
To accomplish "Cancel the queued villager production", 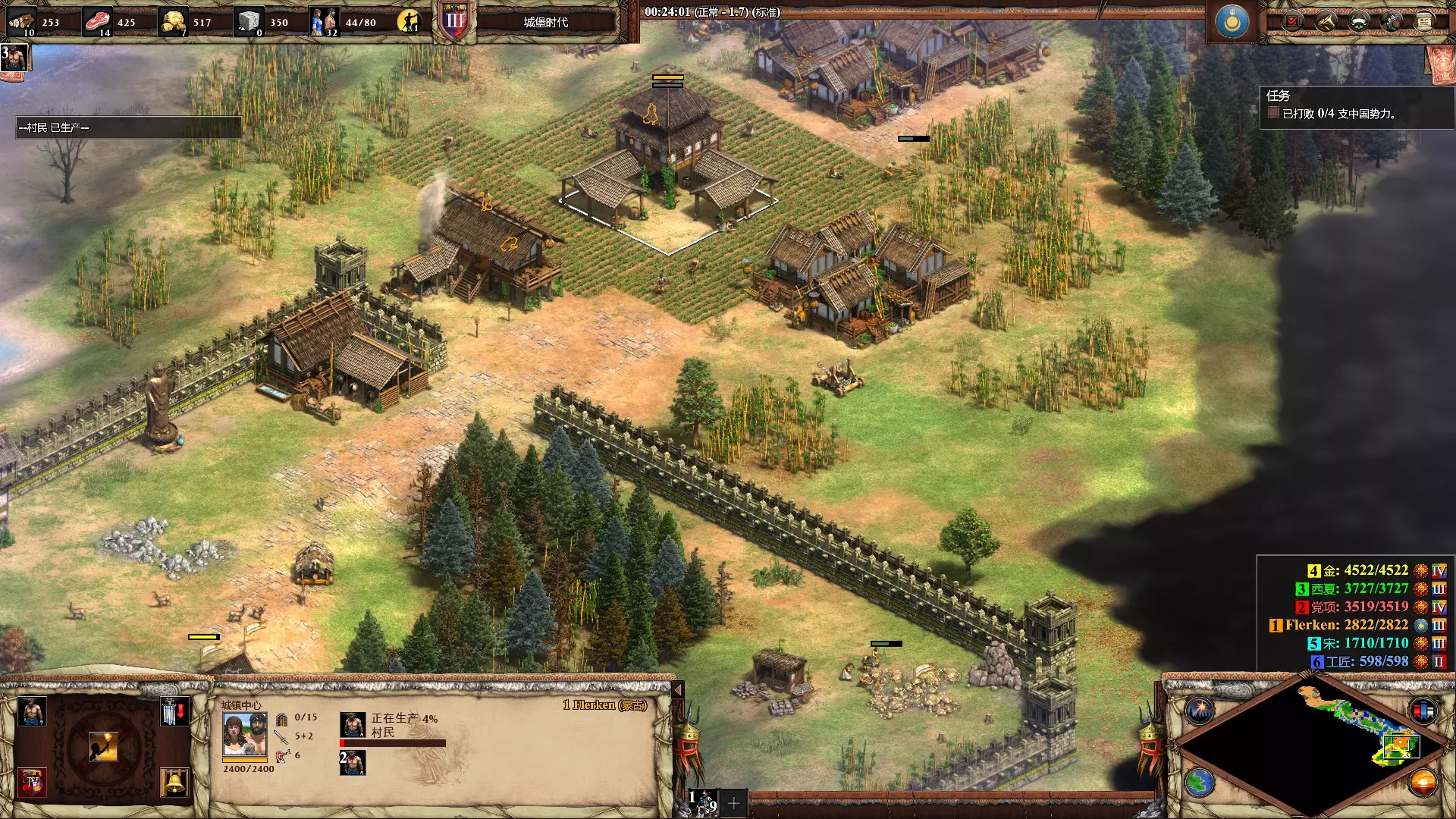I will (353, 725).
